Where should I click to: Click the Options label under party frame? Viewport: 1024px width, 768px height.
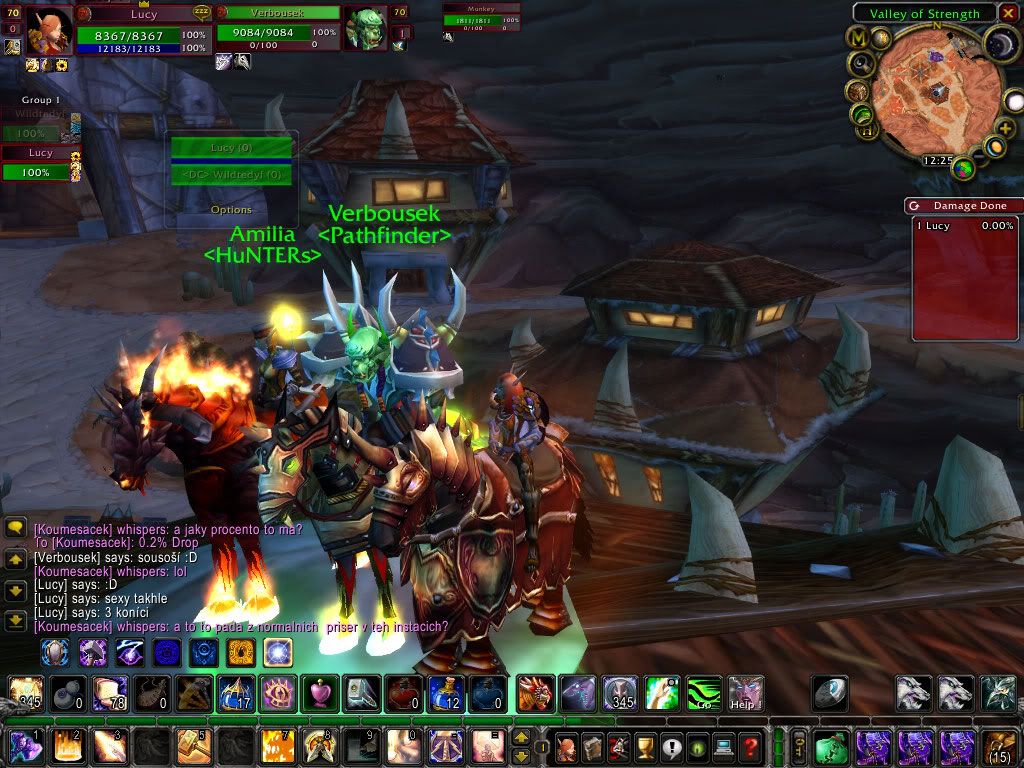(231, 210)
